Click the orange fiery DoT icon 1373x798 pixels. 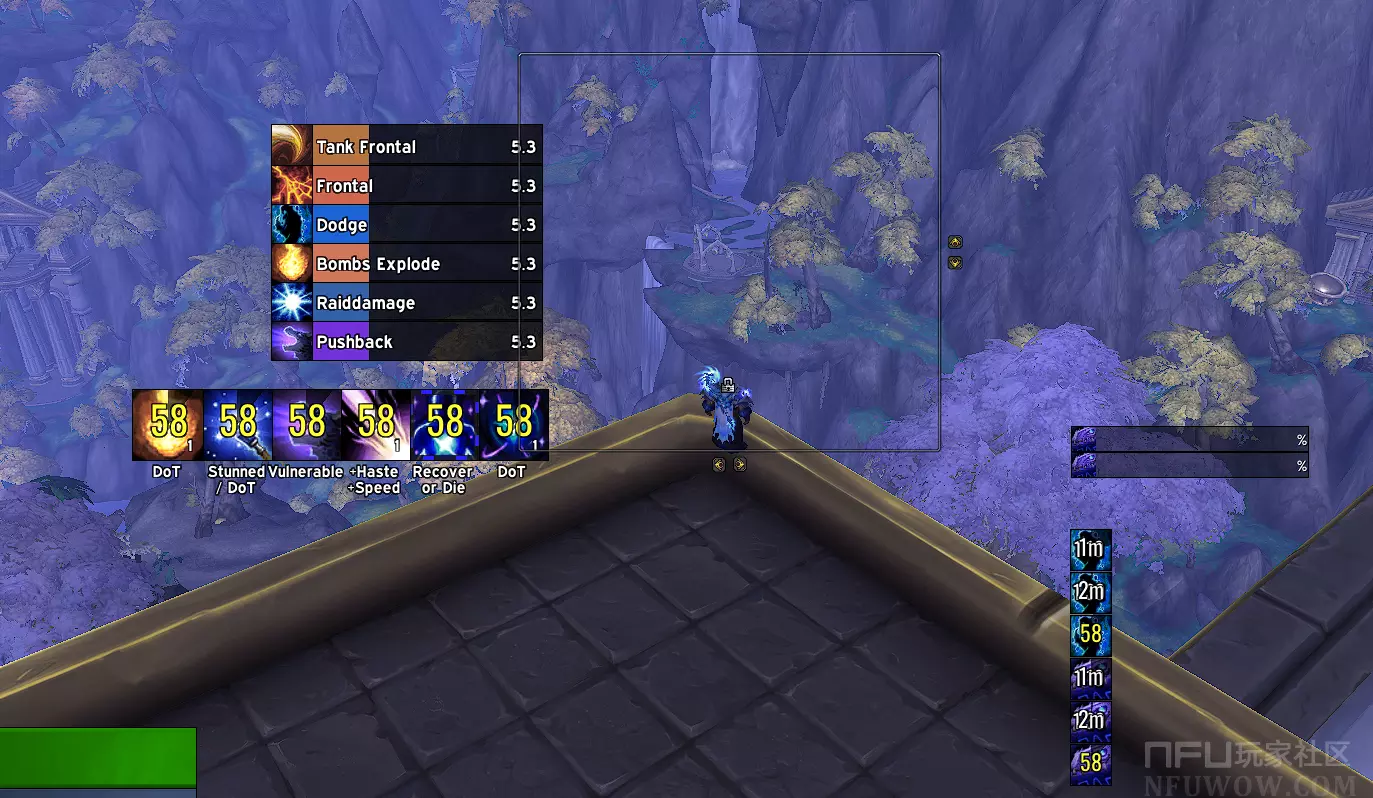point(167,425)
